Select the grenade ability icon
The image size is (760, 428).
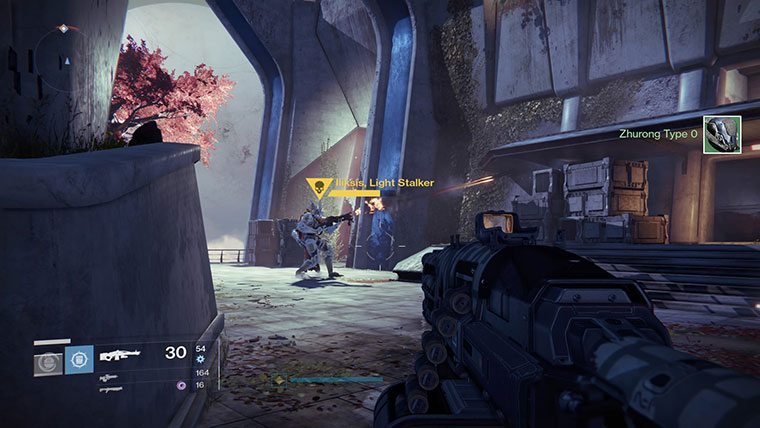tap(47, 361)
